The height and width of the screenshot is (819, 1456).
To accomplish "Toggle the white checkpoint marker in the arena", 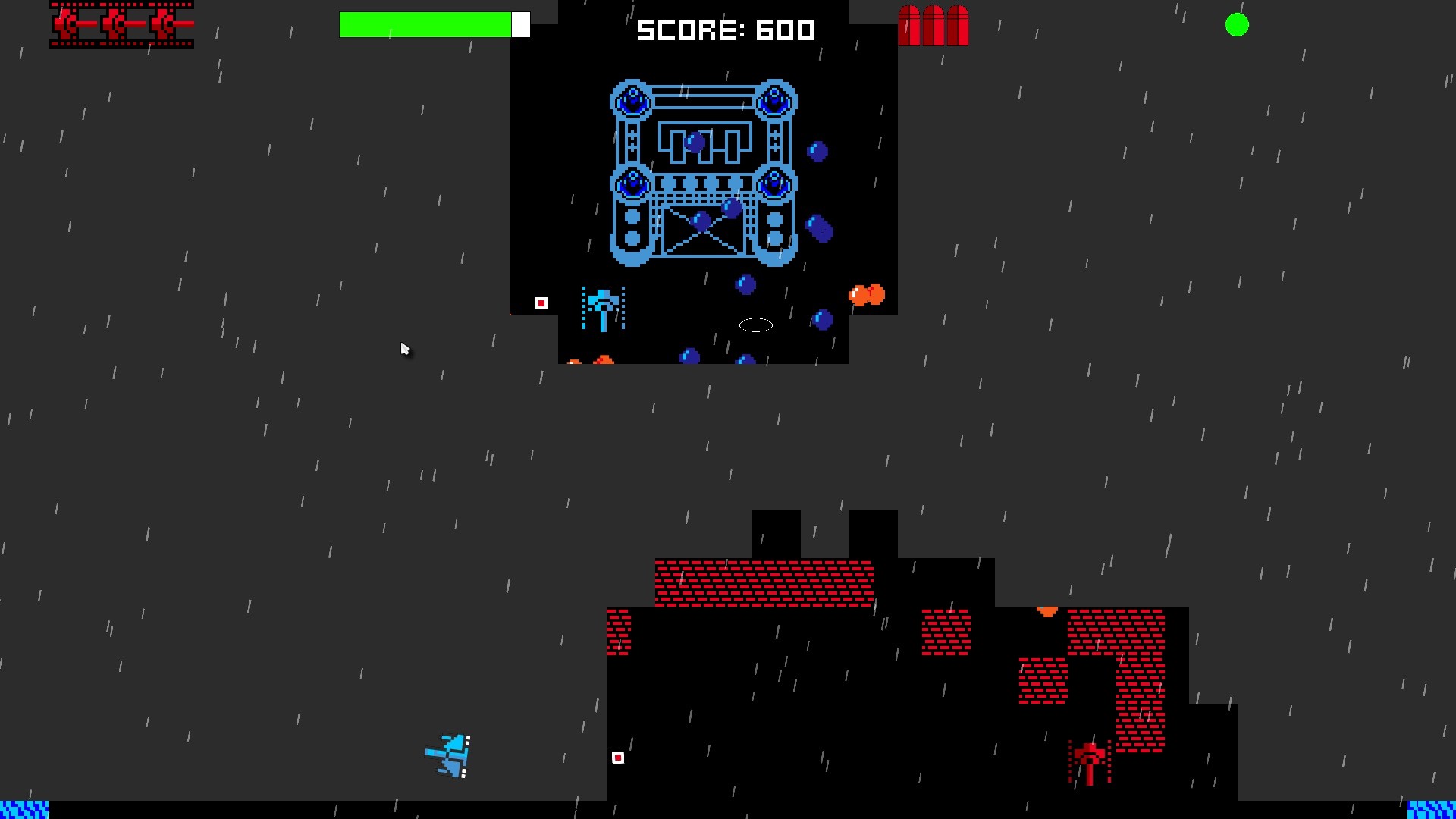I will click(541, 303).
